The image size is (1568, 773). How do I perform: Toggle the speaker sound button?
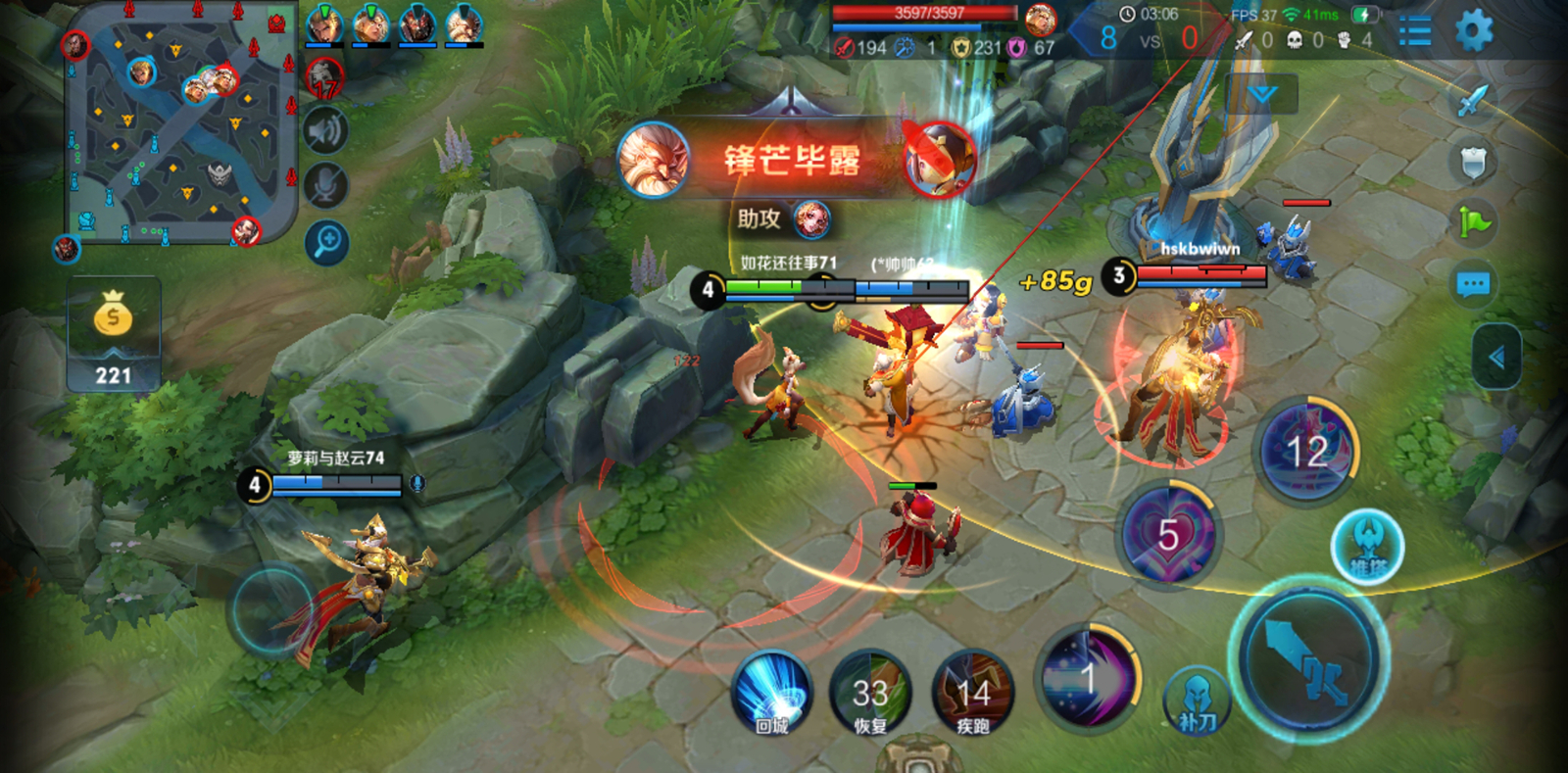[325, 131]
